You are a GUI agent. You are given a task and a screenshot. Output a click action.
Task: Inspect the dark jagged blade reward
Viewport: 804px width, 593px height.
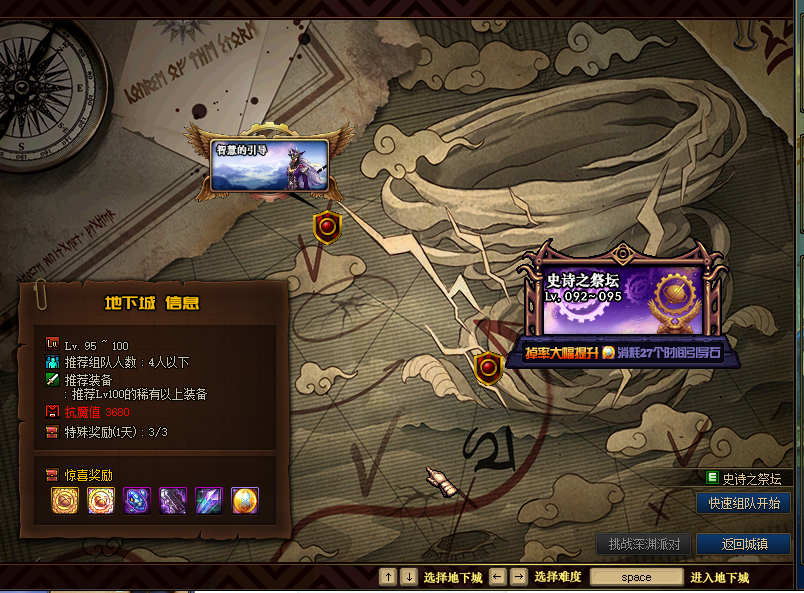[173, 500]
